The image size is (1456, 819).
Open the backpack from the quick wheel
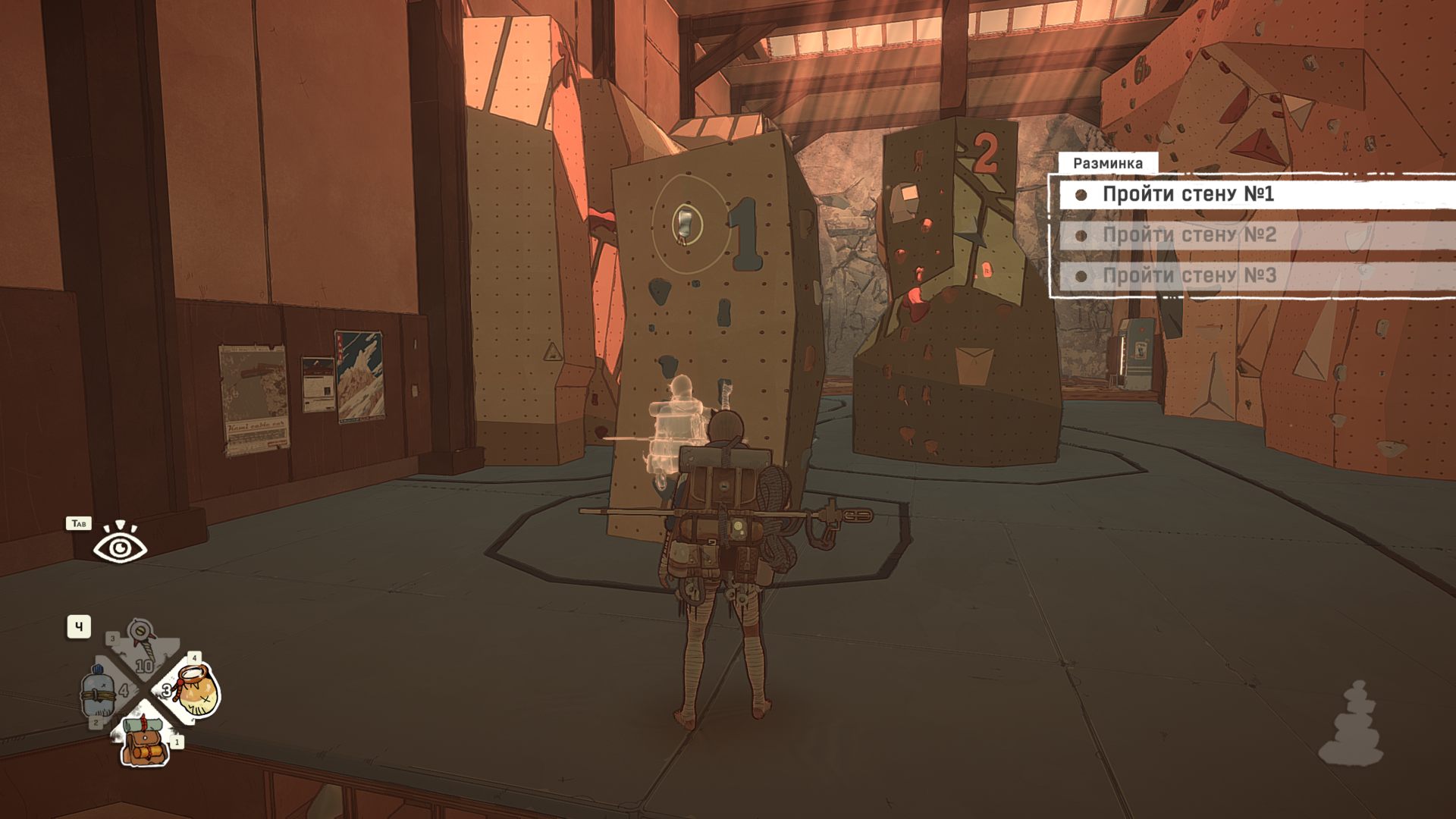pyautogui.click(x=144, y=739)
